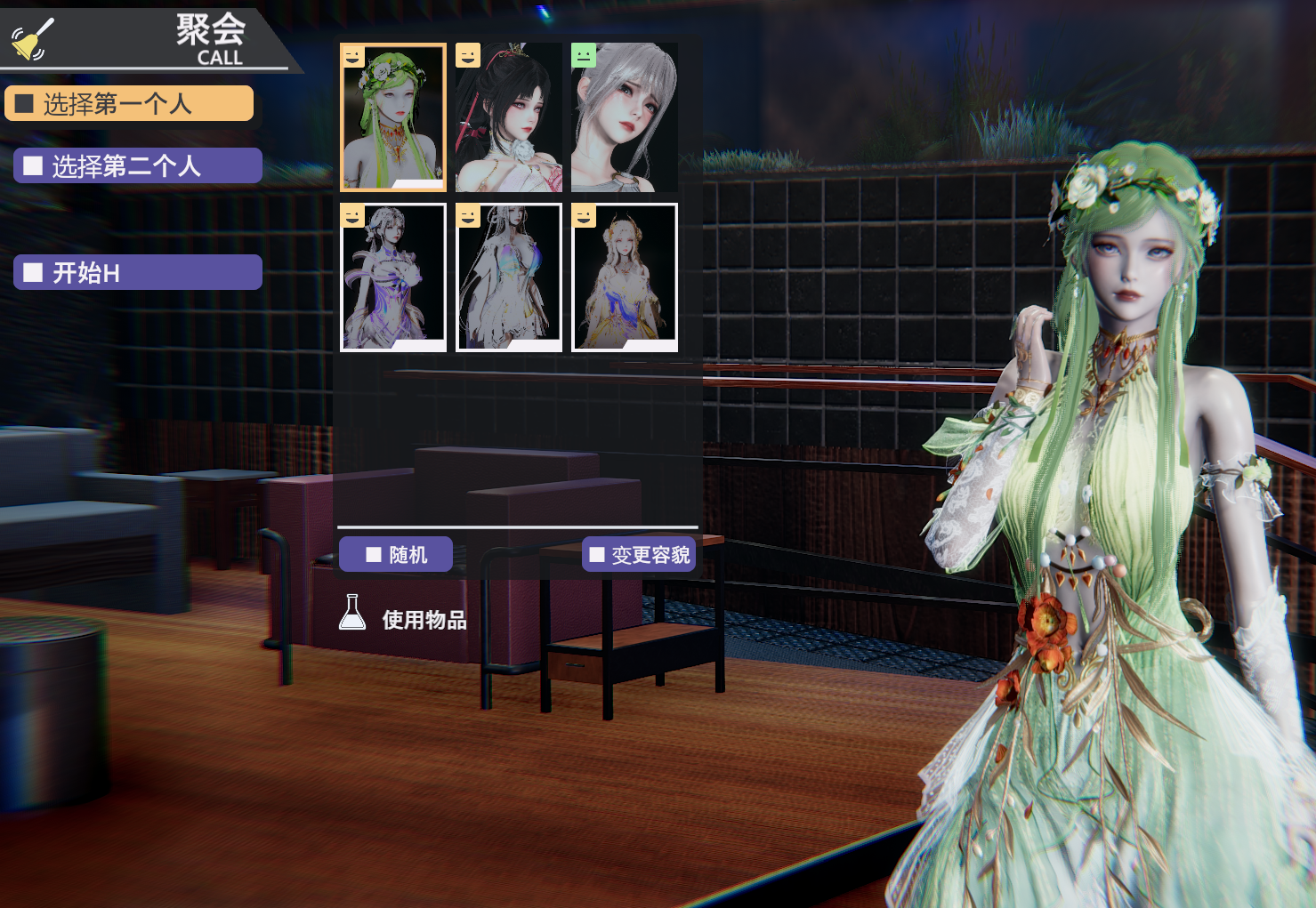Viewport: 1316px width, 908px height.
Task: Select the black-haired character portrait
Action: point(509,117)
